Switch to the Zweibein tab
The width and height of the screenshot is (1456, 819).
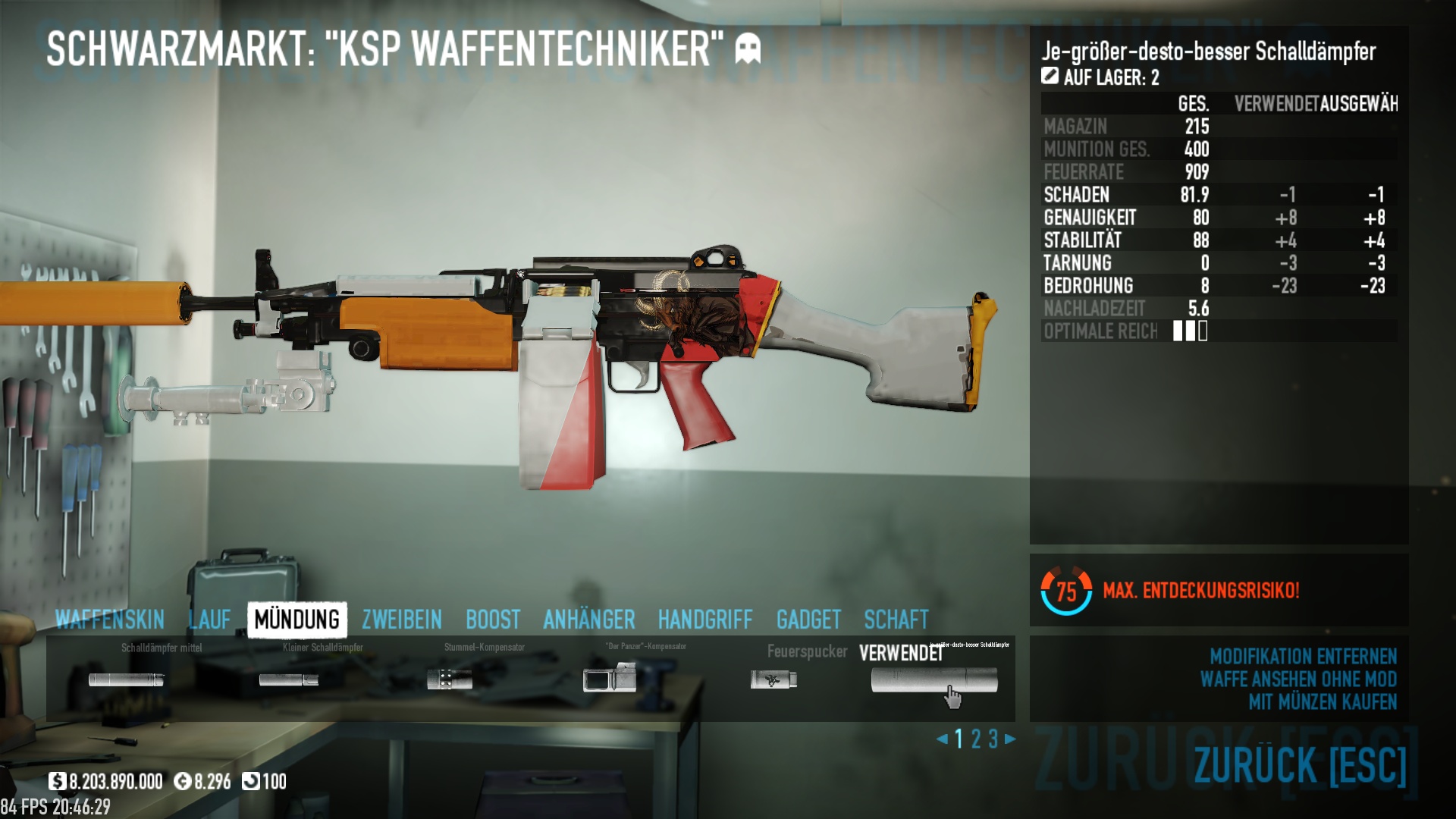401,620
